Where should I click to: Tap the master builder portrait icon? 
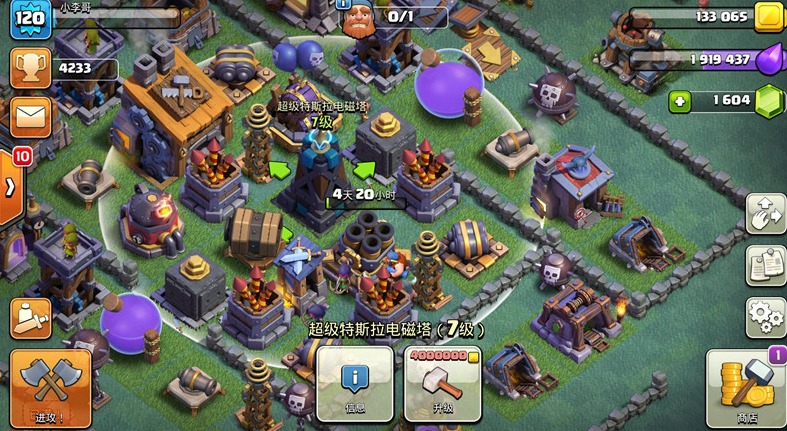(x=358, y=18)
